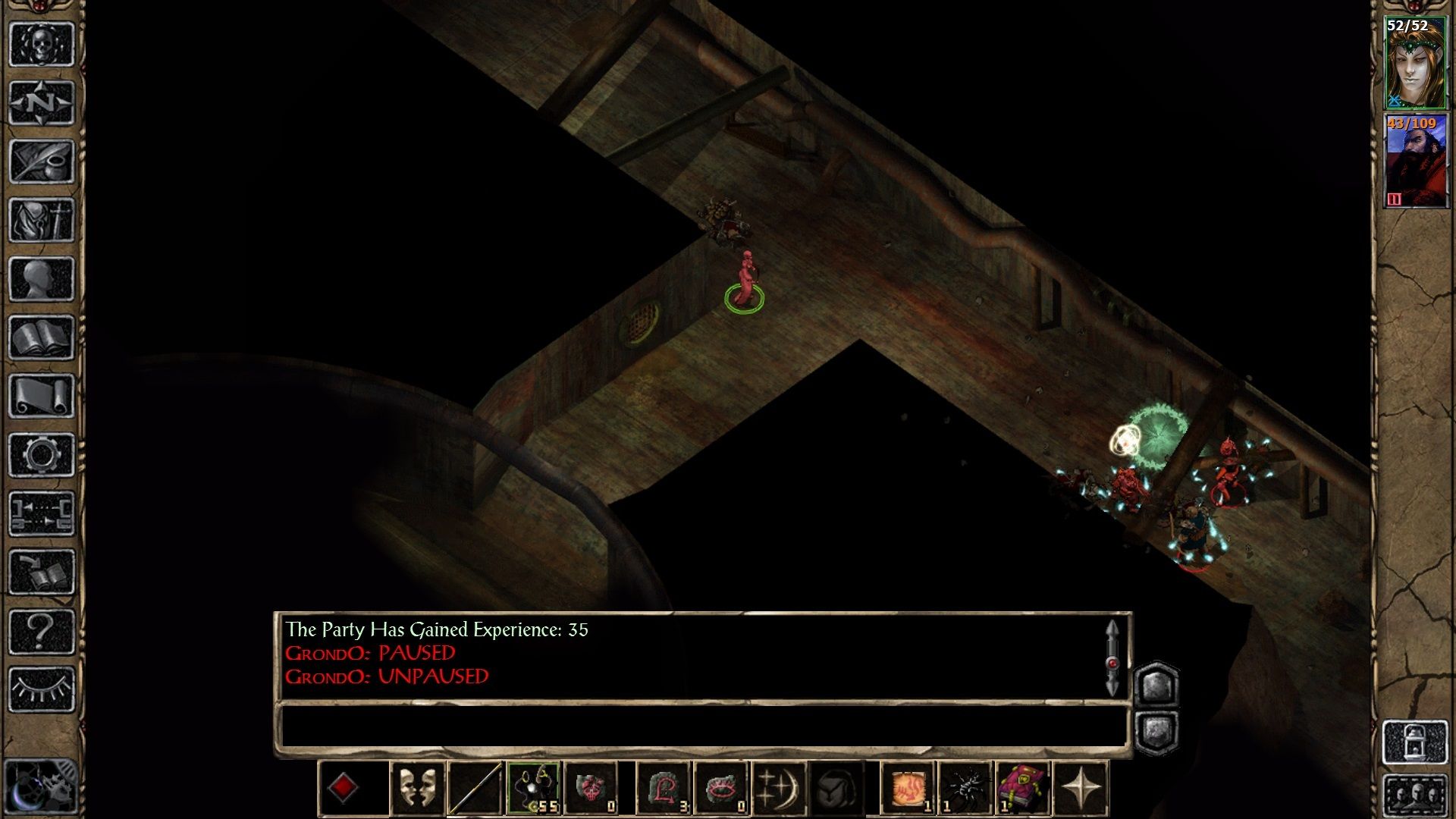Open the priest scroll button

tap(41, 396)
